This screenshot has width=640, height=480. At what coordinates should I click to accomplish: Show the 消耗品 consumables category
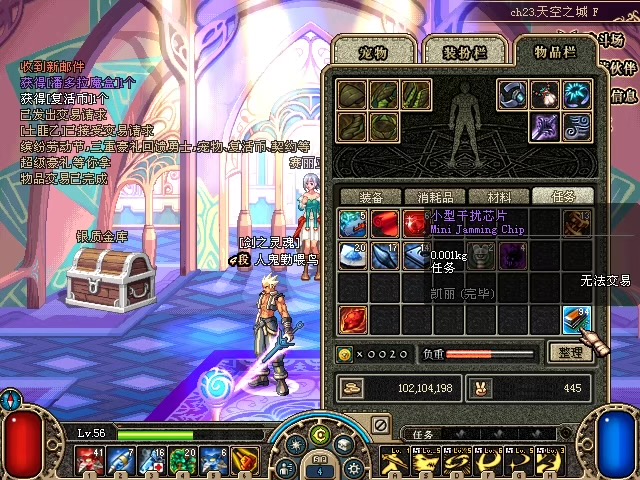pyautogui.click(x=435, y=196)
